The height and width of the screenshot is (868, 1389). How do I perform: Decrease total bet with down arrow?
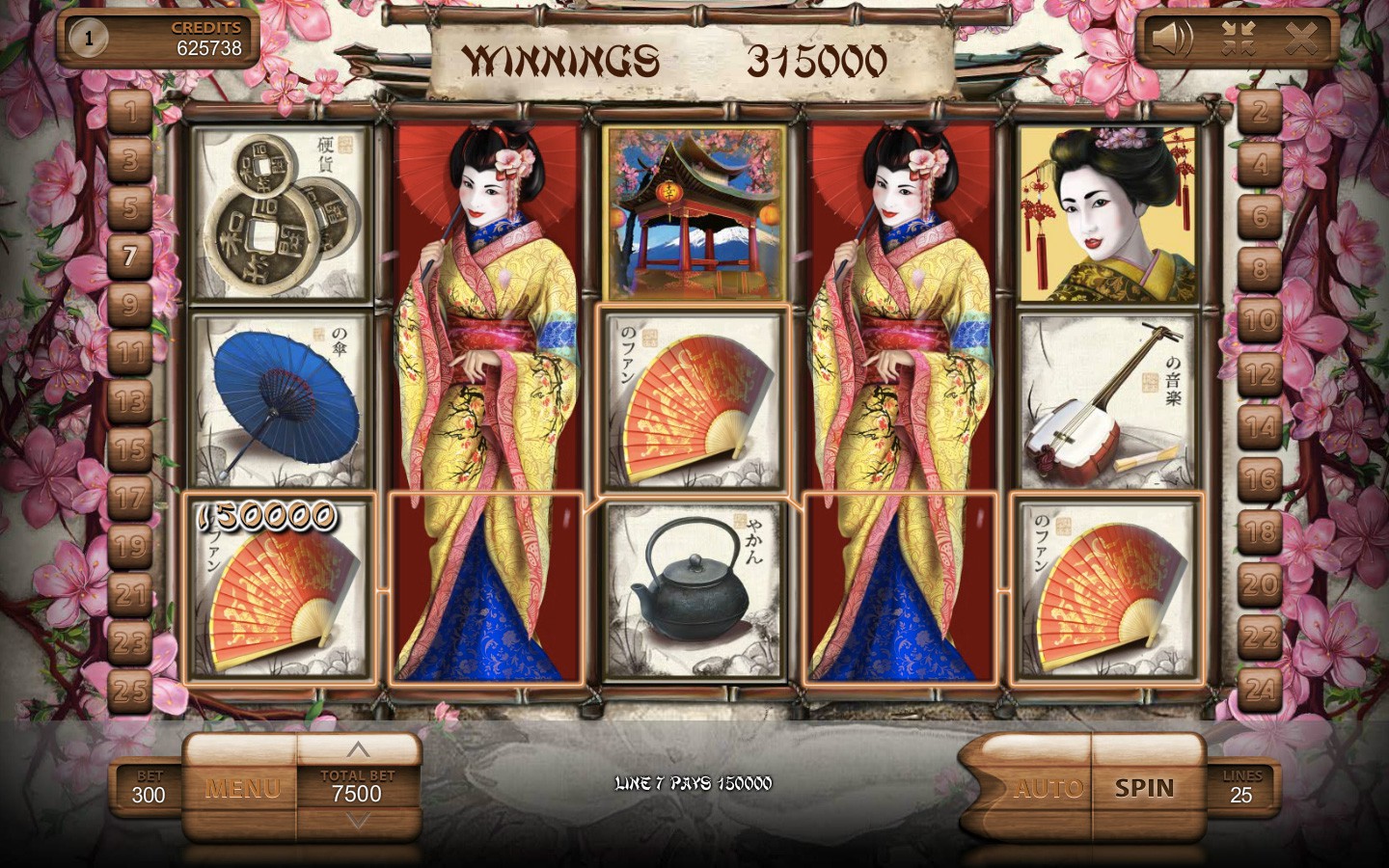coord(358,822)
